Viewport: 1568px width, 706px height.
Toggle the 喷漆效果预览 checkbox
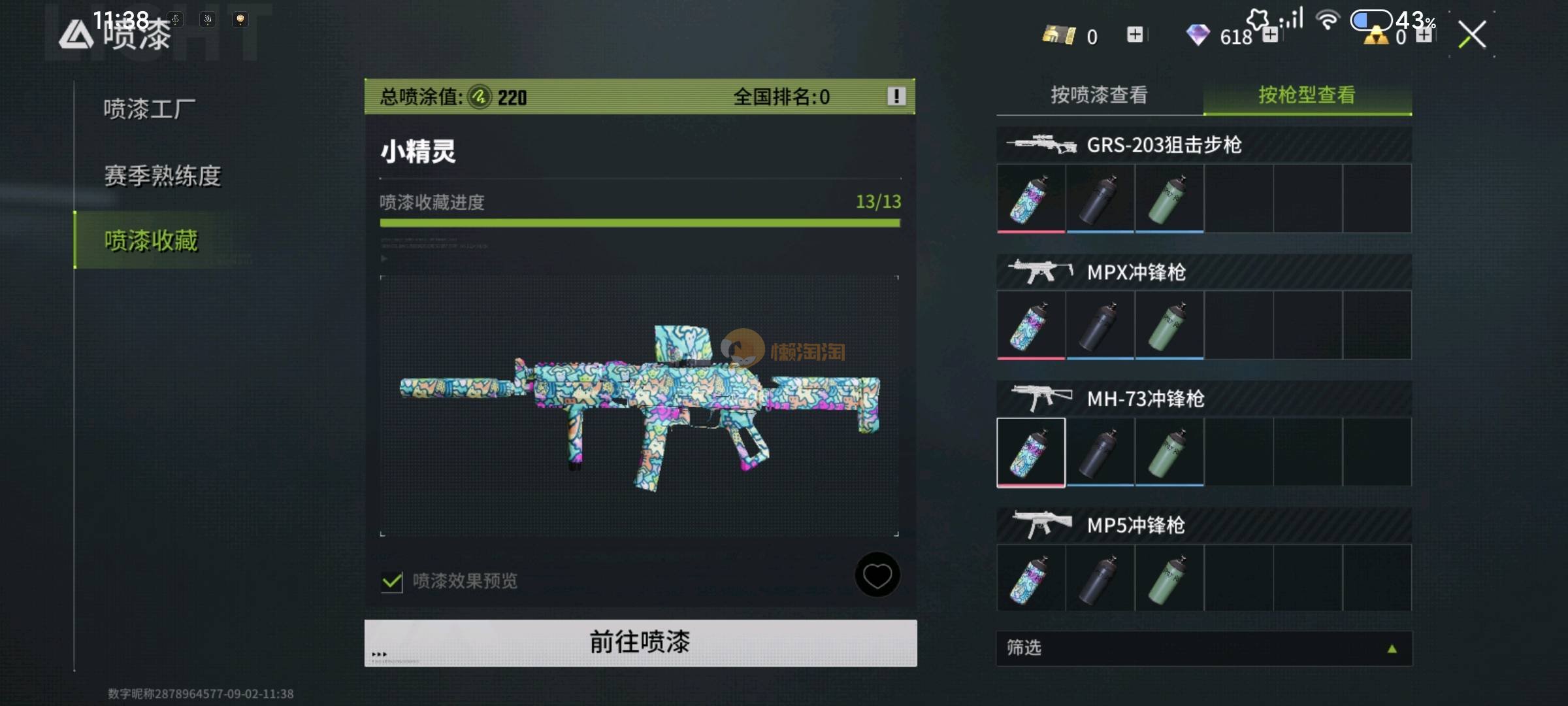click(392, 581)
